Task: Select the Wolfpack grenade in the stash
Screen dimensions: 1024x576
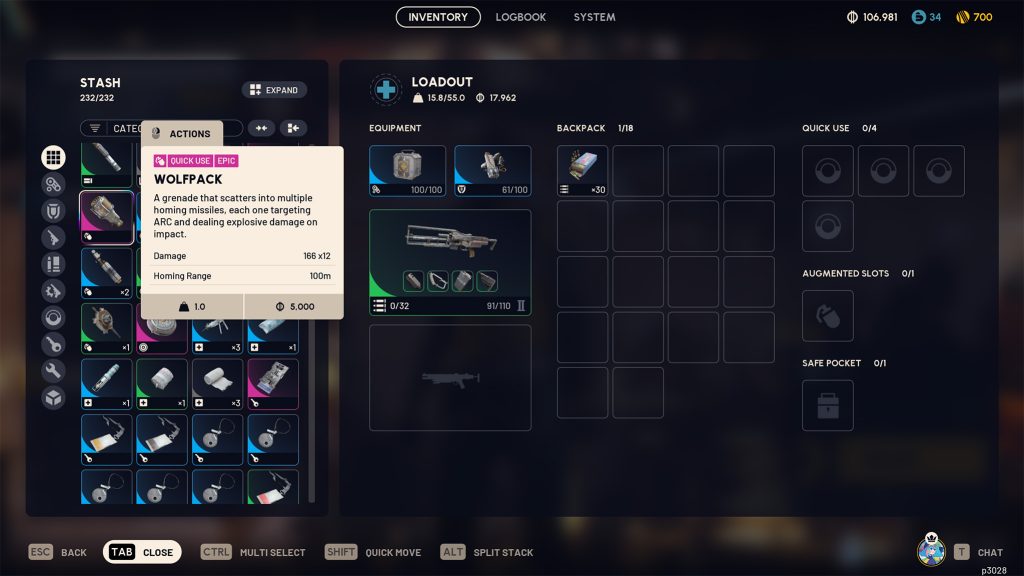Action: tap(107, 218)
